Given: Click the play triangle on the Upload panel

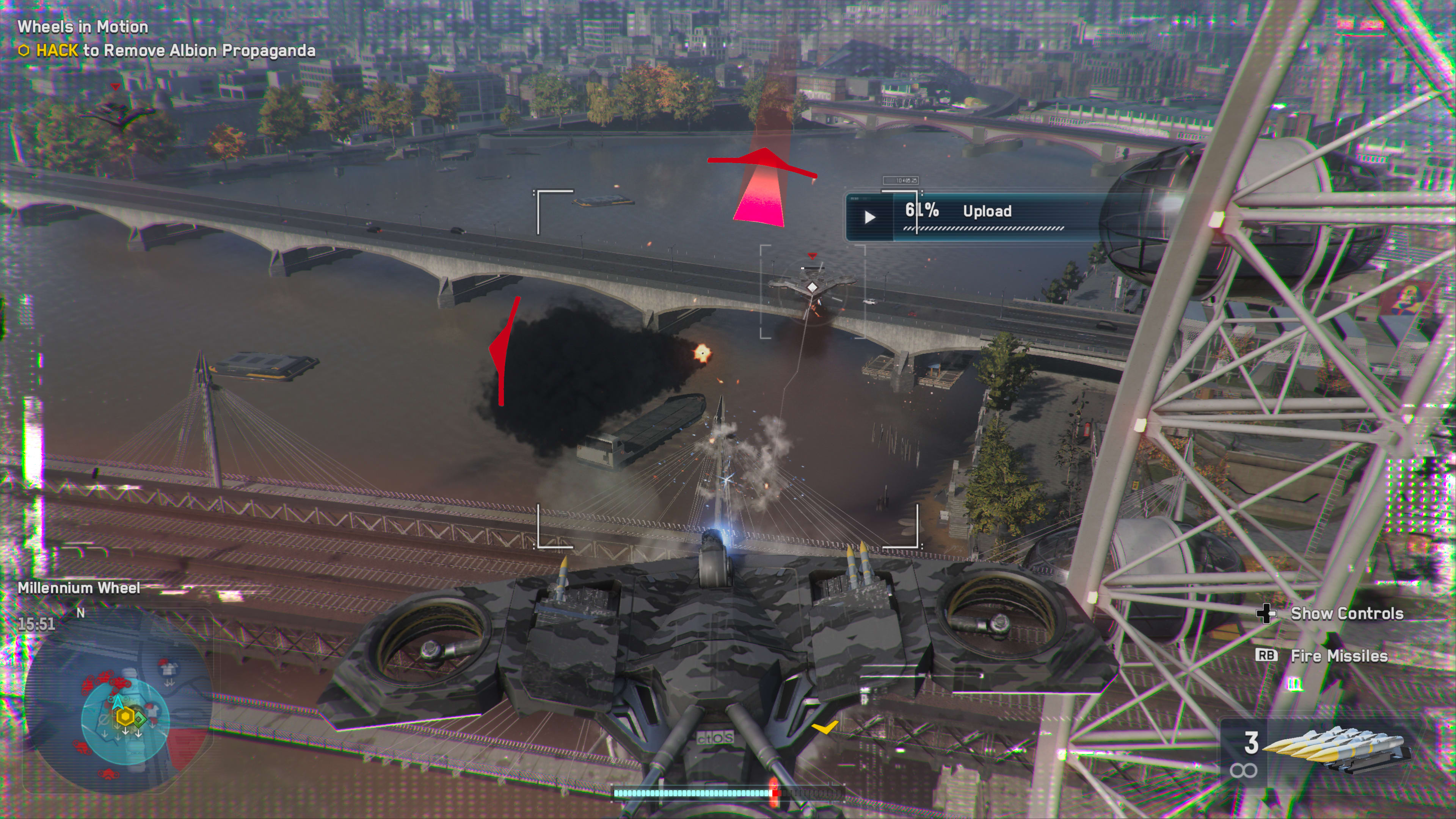Looking at the screenshot, I should (871, 217).
